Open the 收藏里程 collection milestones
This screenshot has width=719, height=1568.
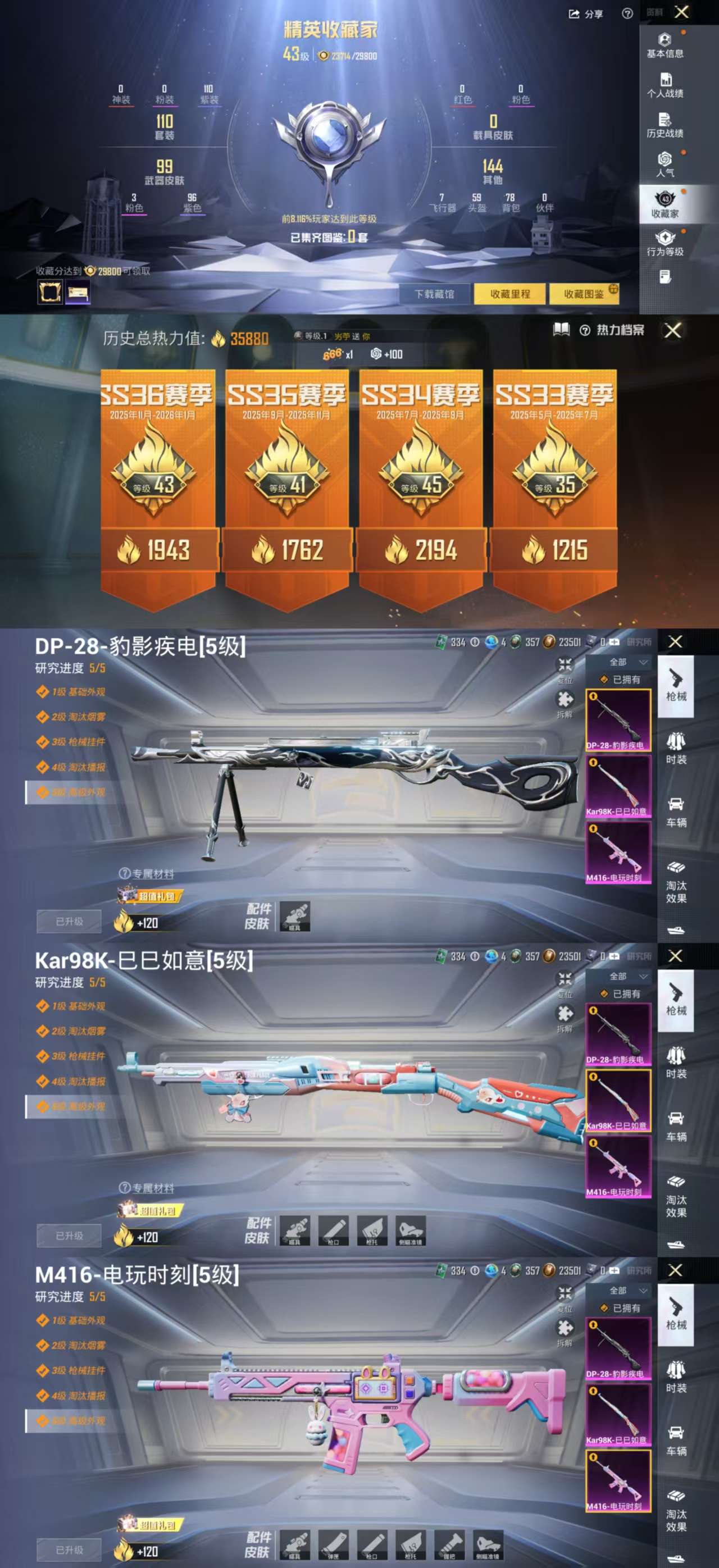pos(510,294)
